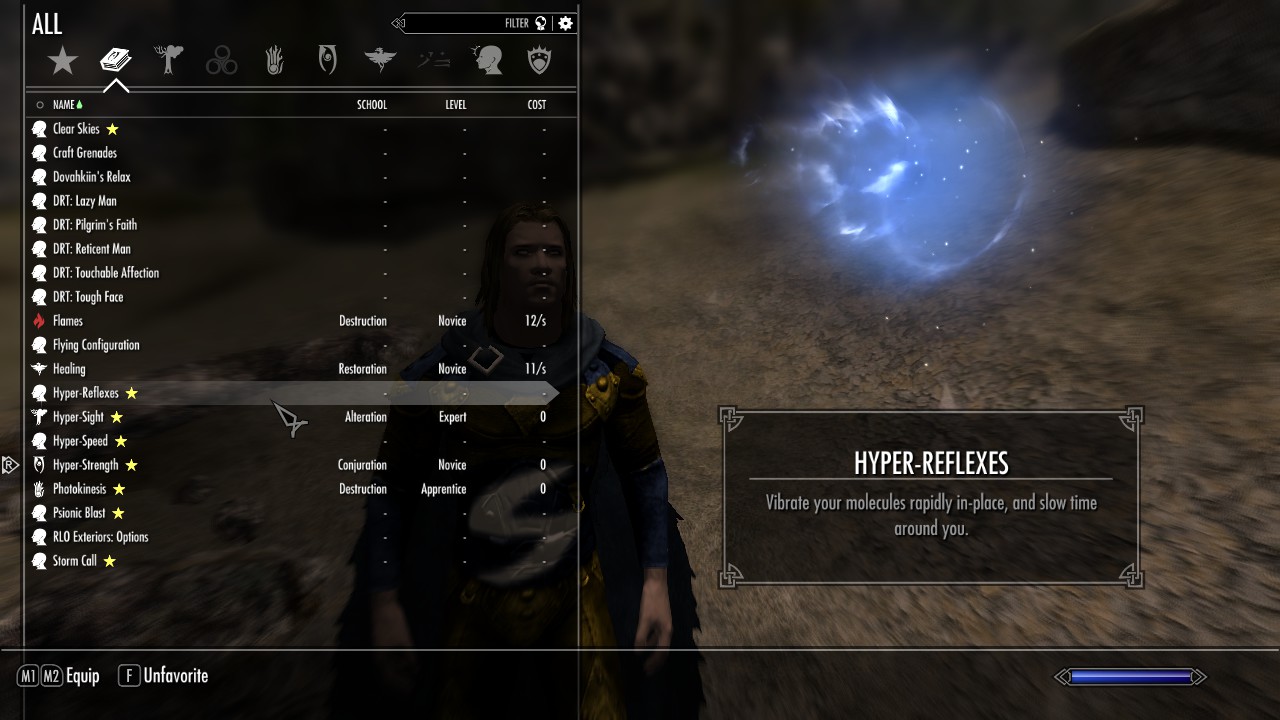Show the Powers head-icon category

point(487,61)
